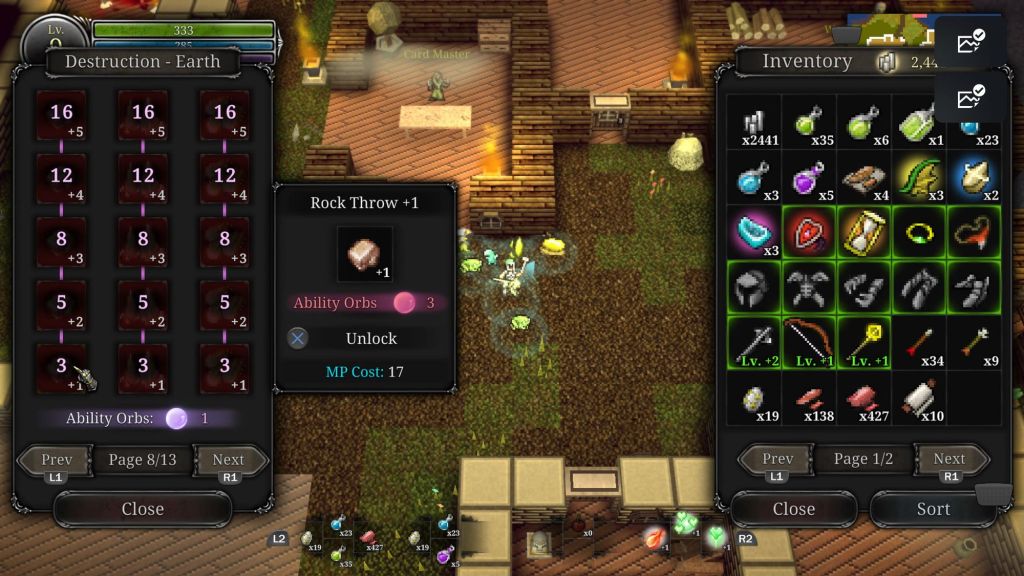1024x576 pixels.
Task: Select the gold ring with green gem
Action: pyautogui.click(x=918, y=233)
